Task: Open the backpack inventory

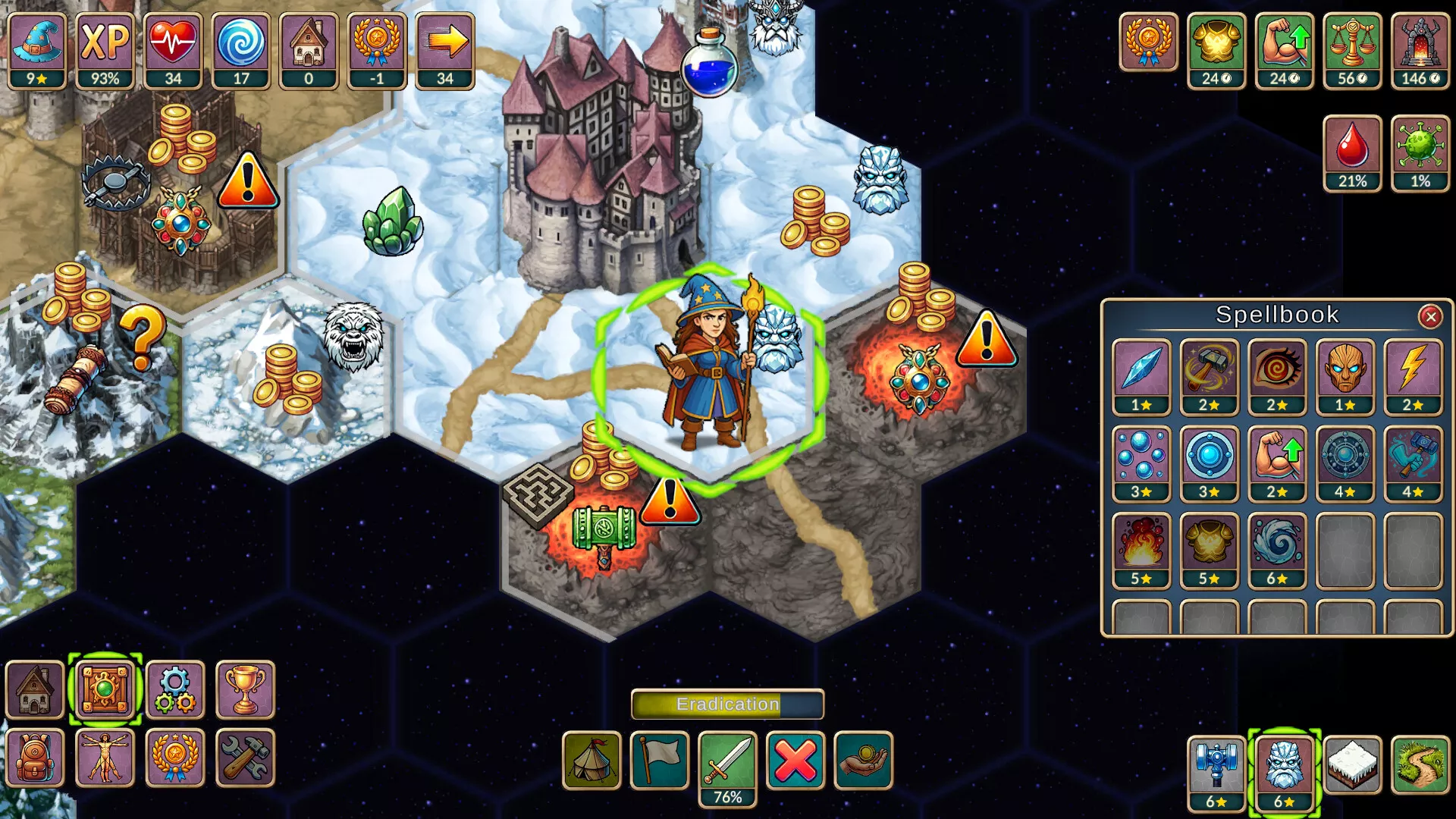Action: click(x=35, y=757)
